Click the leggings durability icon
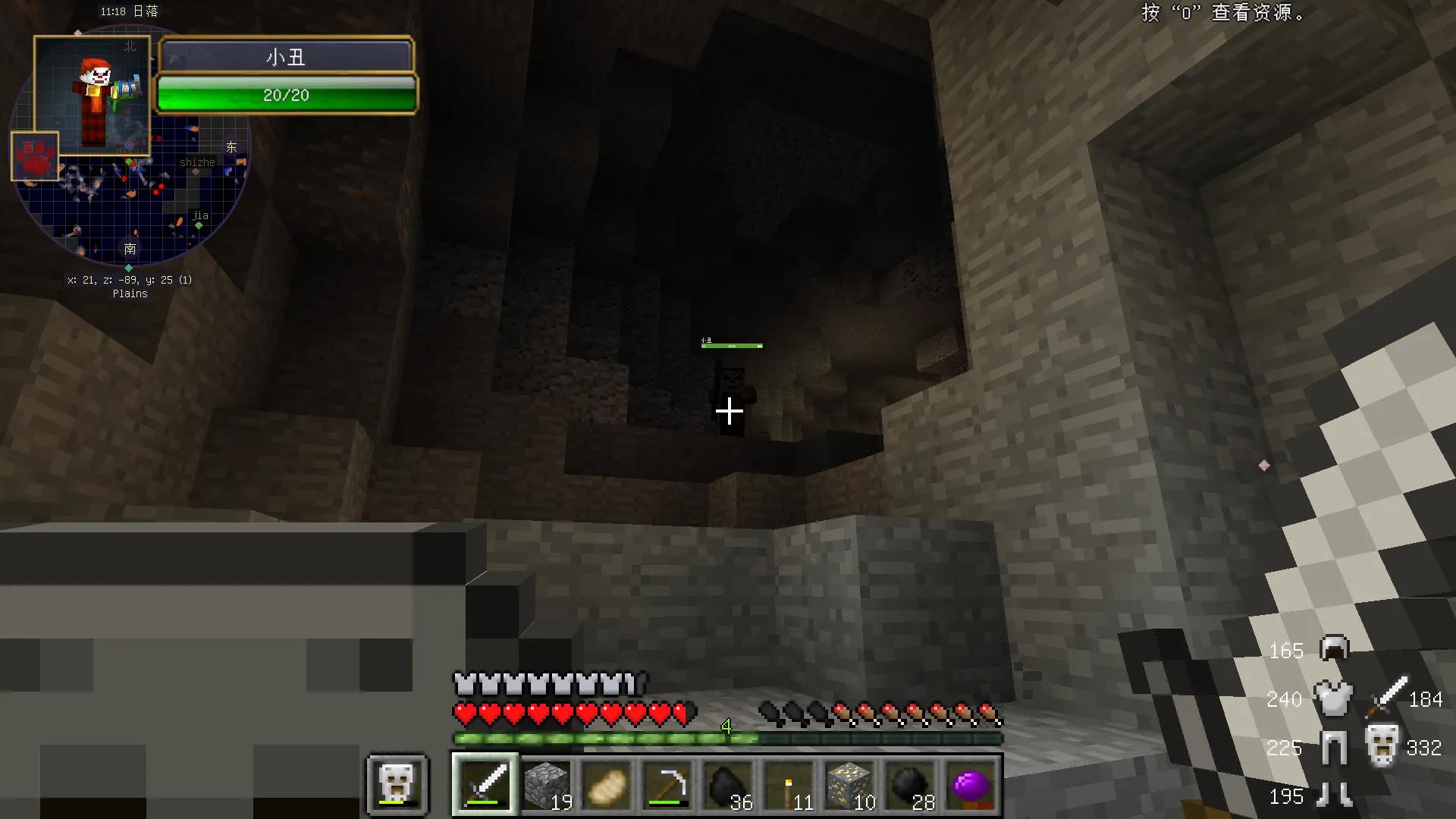Screen dimensions: 1456x819 1333,748
